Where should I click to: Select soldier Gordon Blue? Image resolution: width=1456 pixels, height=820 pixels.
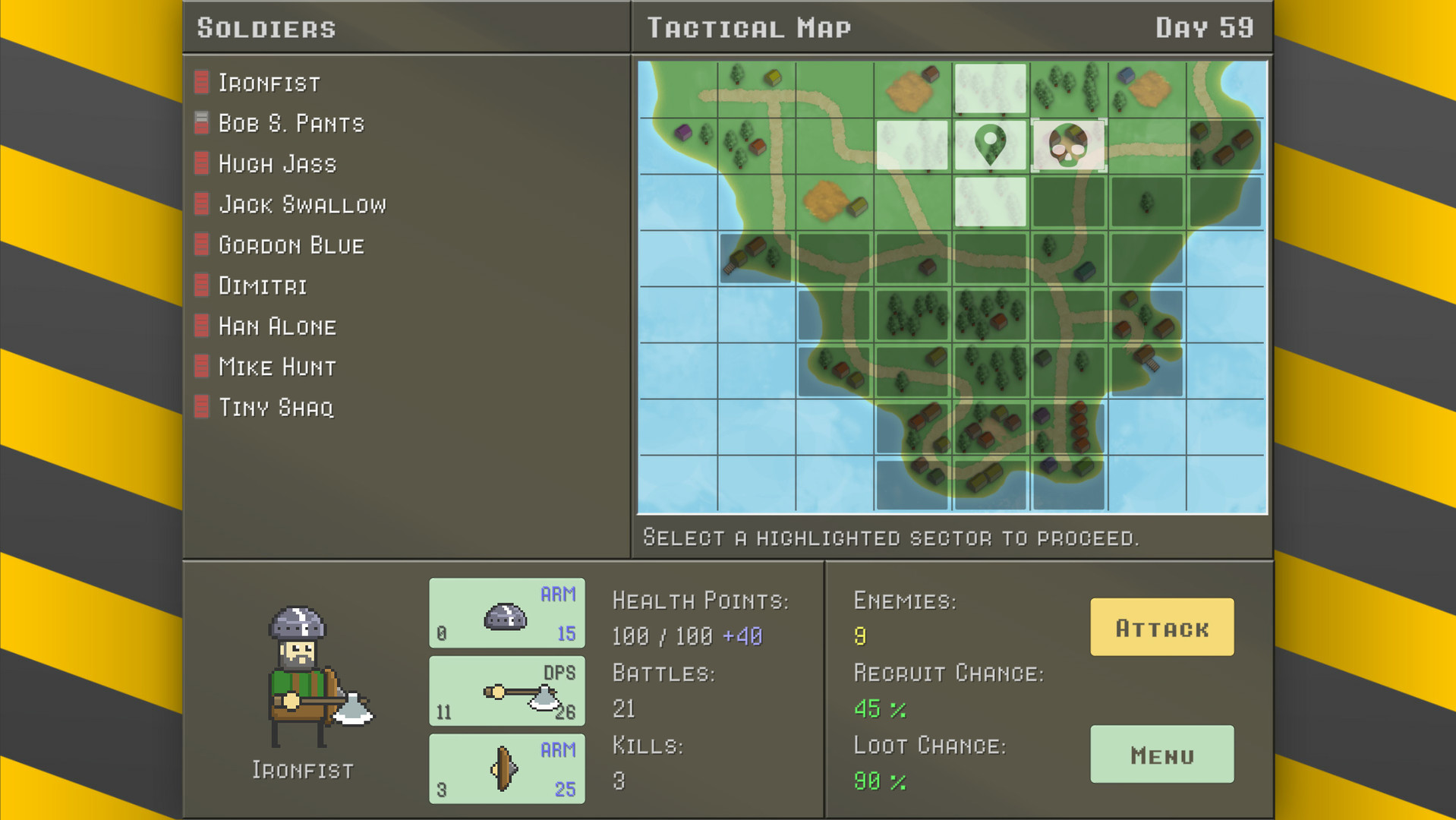291,244
